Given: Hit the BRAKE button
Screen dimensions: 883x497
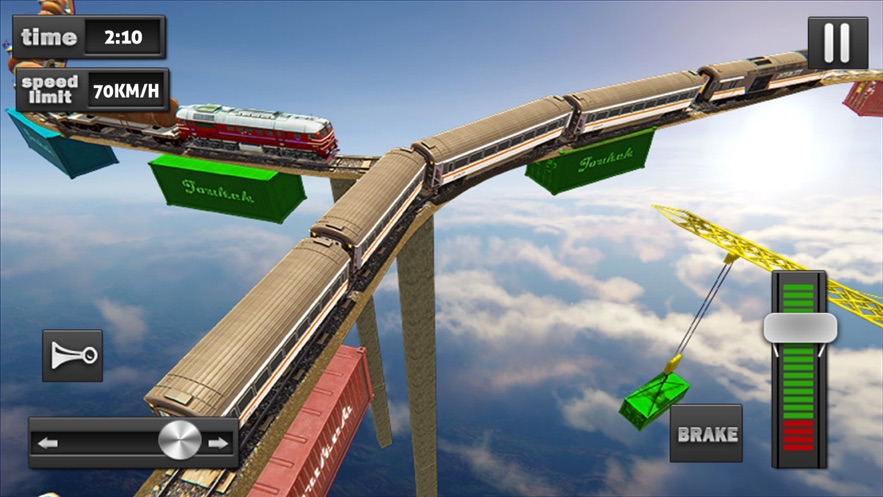Looking at the screenshot, I should coord(706,434).
